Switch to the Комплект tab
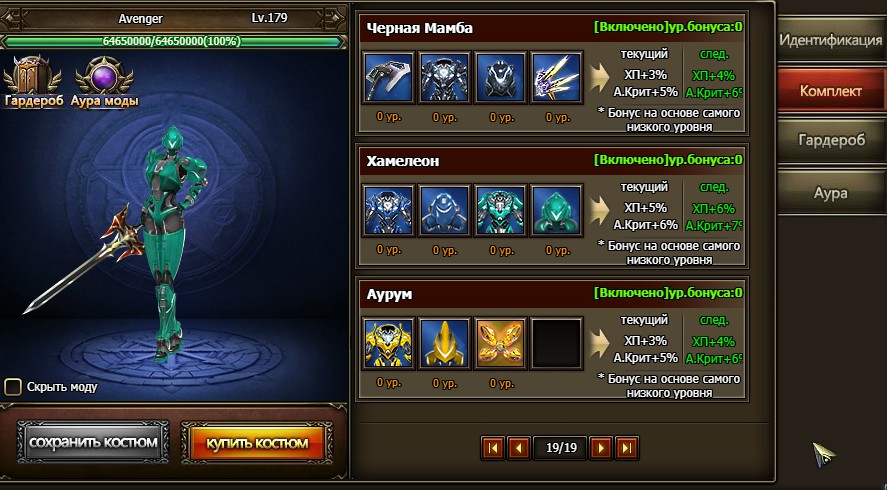This screenshot has height=490, width=887. [831, 91]
